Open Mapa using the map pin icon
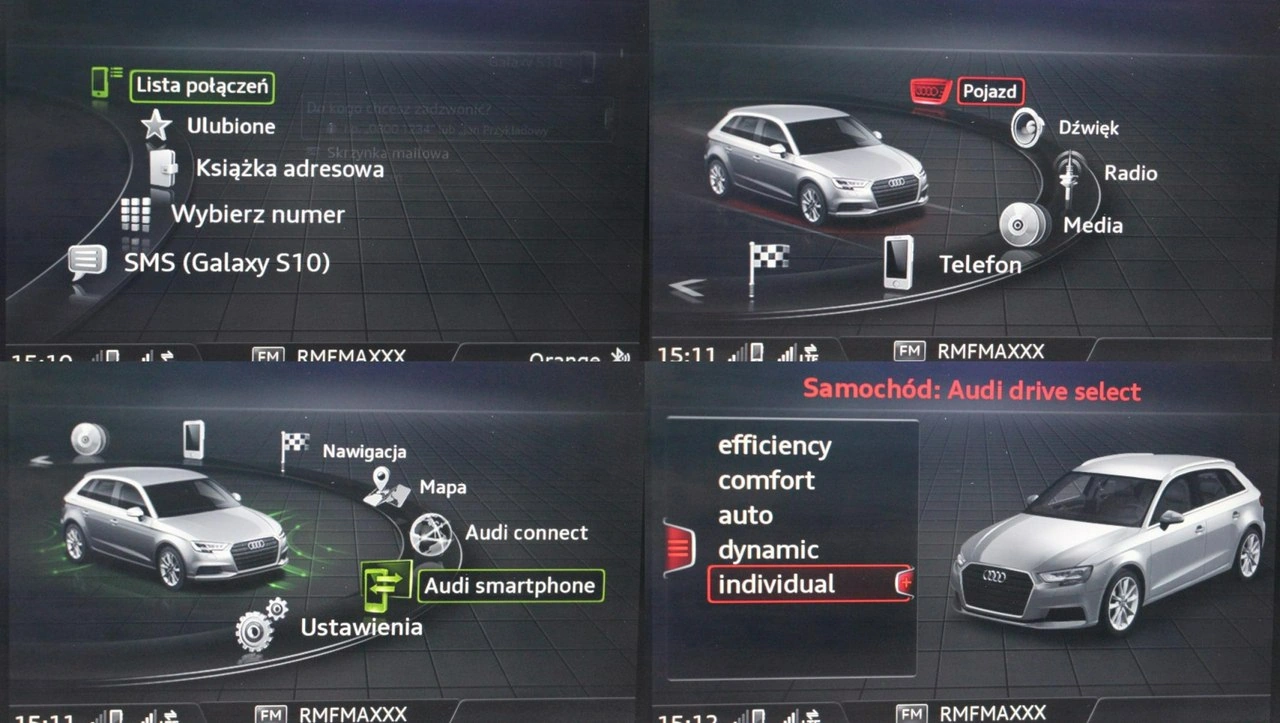The width and height of the screenshot is (1280, 723). (388, 487)
